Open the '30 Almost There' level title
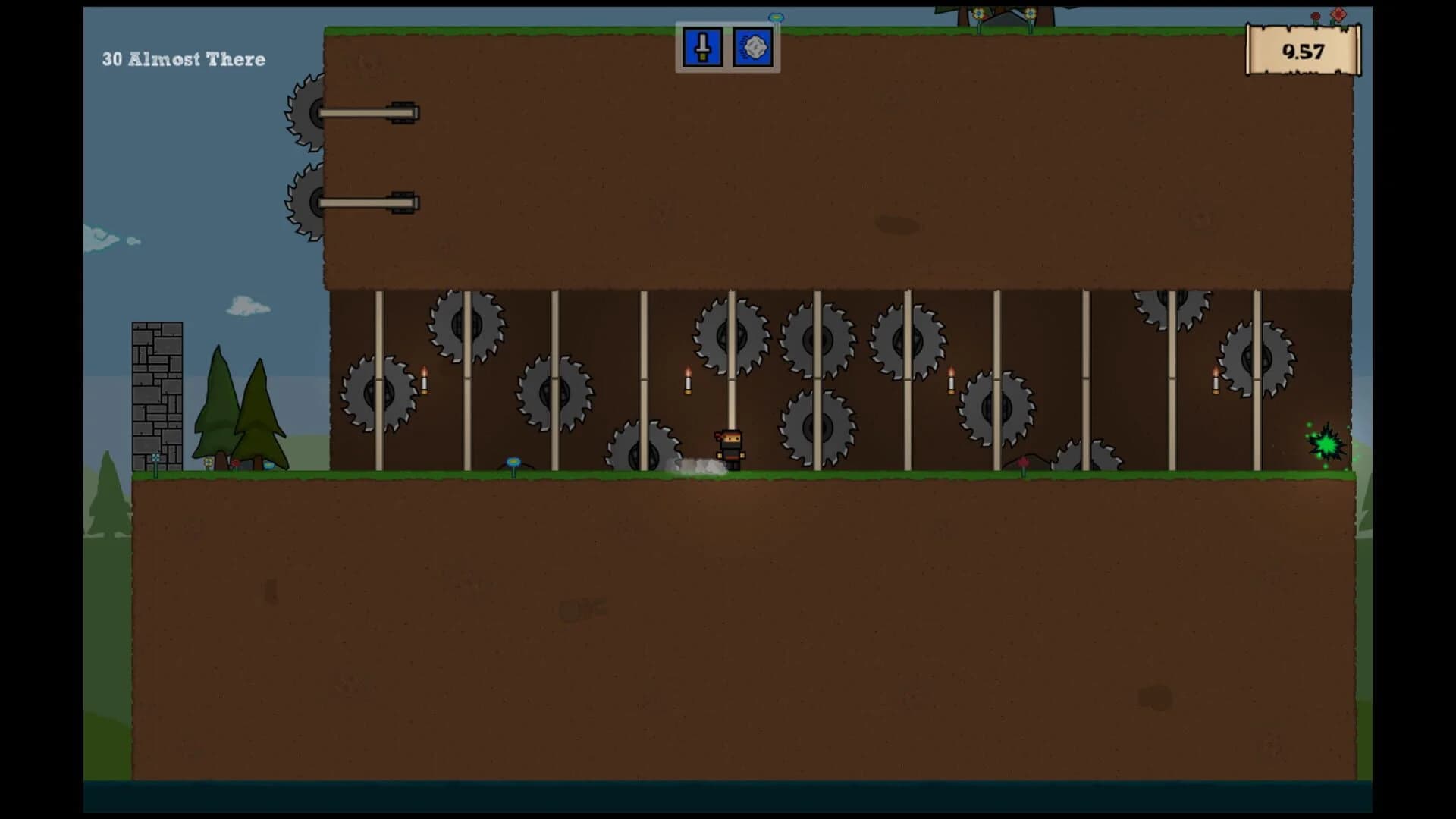 [184, 59]
